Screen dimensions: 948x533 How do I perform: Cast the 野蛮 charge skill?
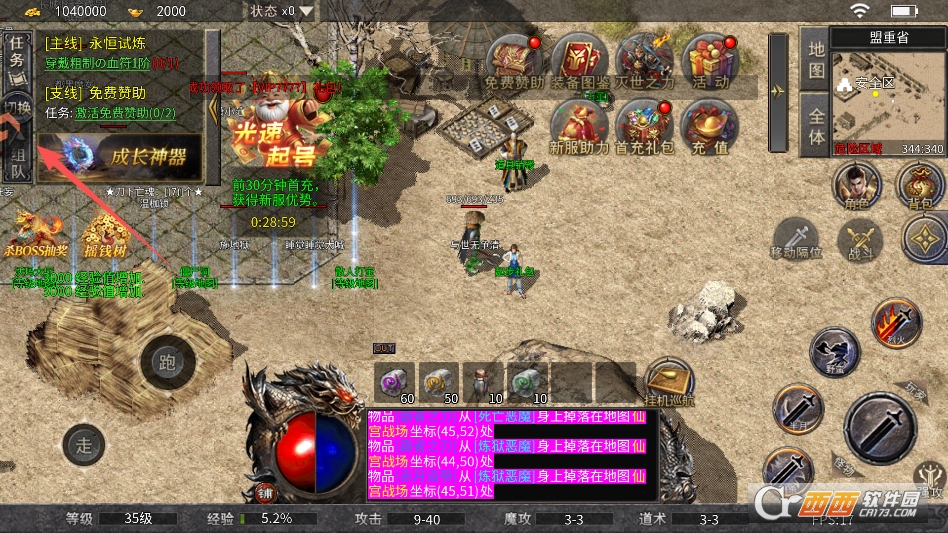(833, 352)
